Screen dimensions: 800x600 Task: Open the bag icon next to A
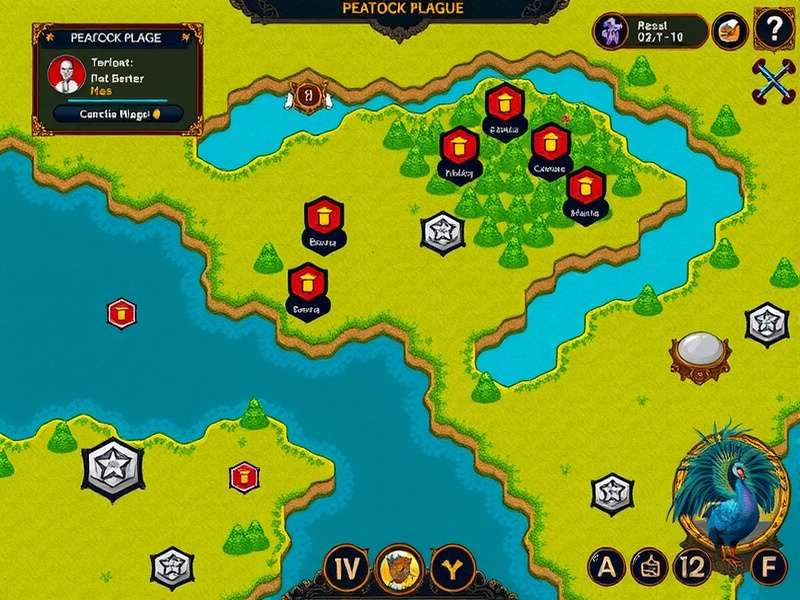pos(648,568)
